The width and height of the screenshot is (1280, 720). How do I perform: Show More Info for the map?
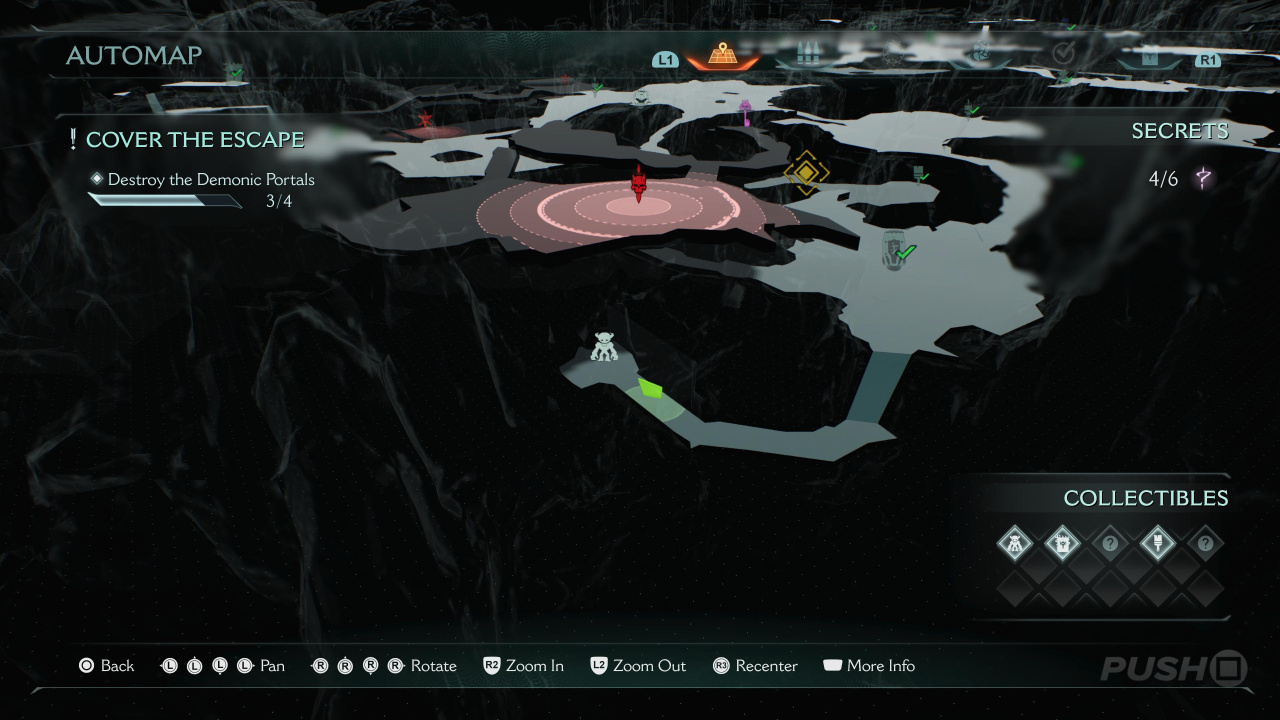pos(868,666)
